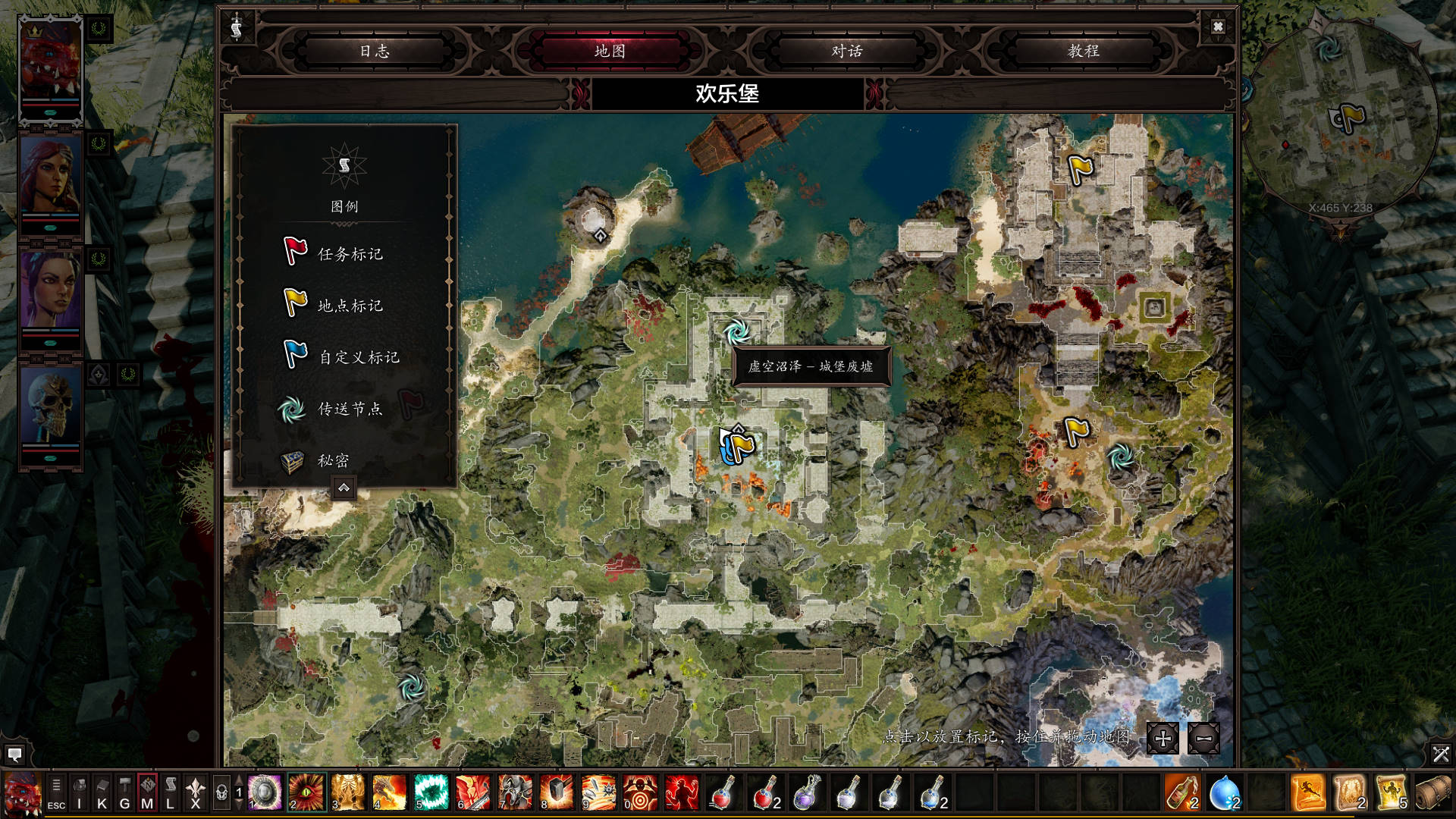Image resolution: width=1456 pixels, height=819 pixels.
Task: Open the ESC game menu button
Action: (x=56, y=793)
